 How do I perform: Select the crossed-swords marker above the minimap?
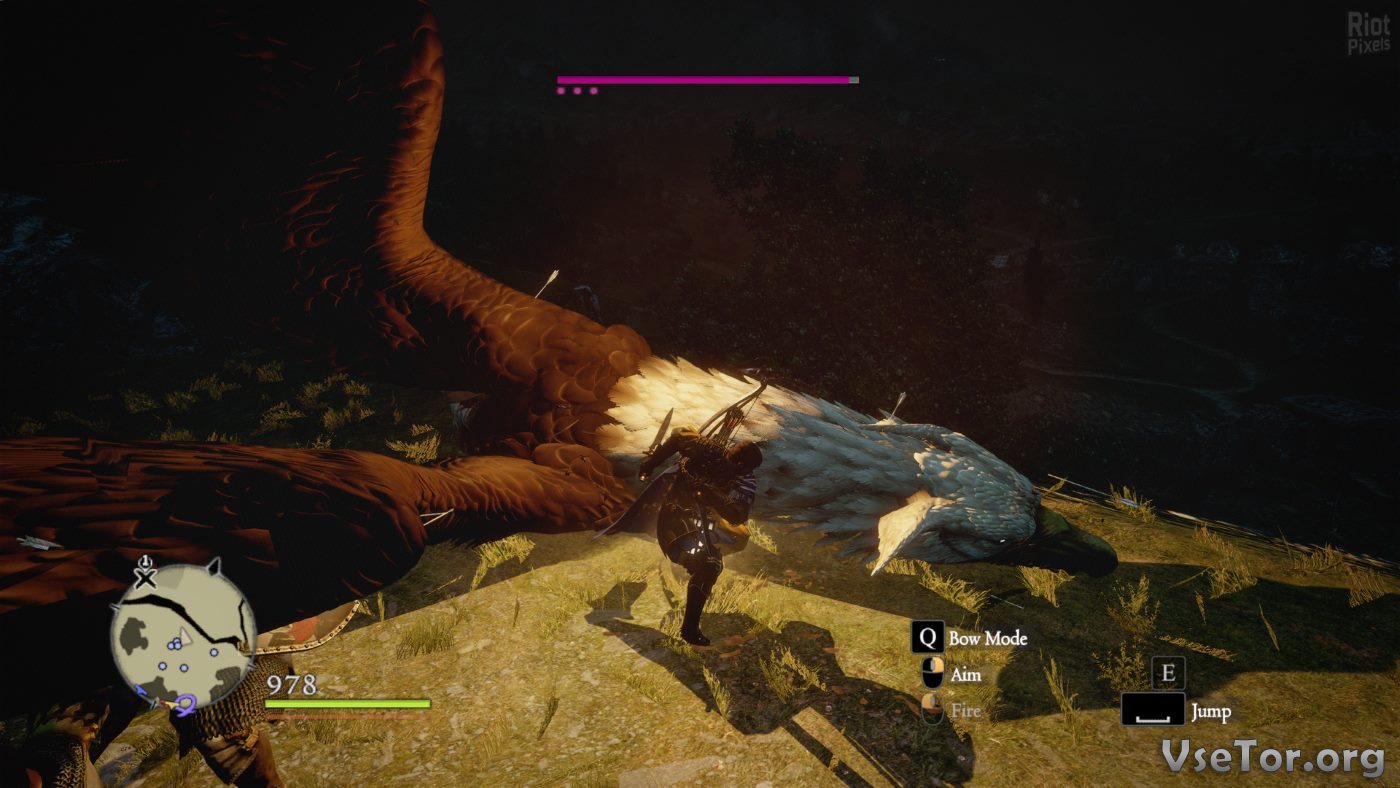pyautogui.click(x=146, y=577)
